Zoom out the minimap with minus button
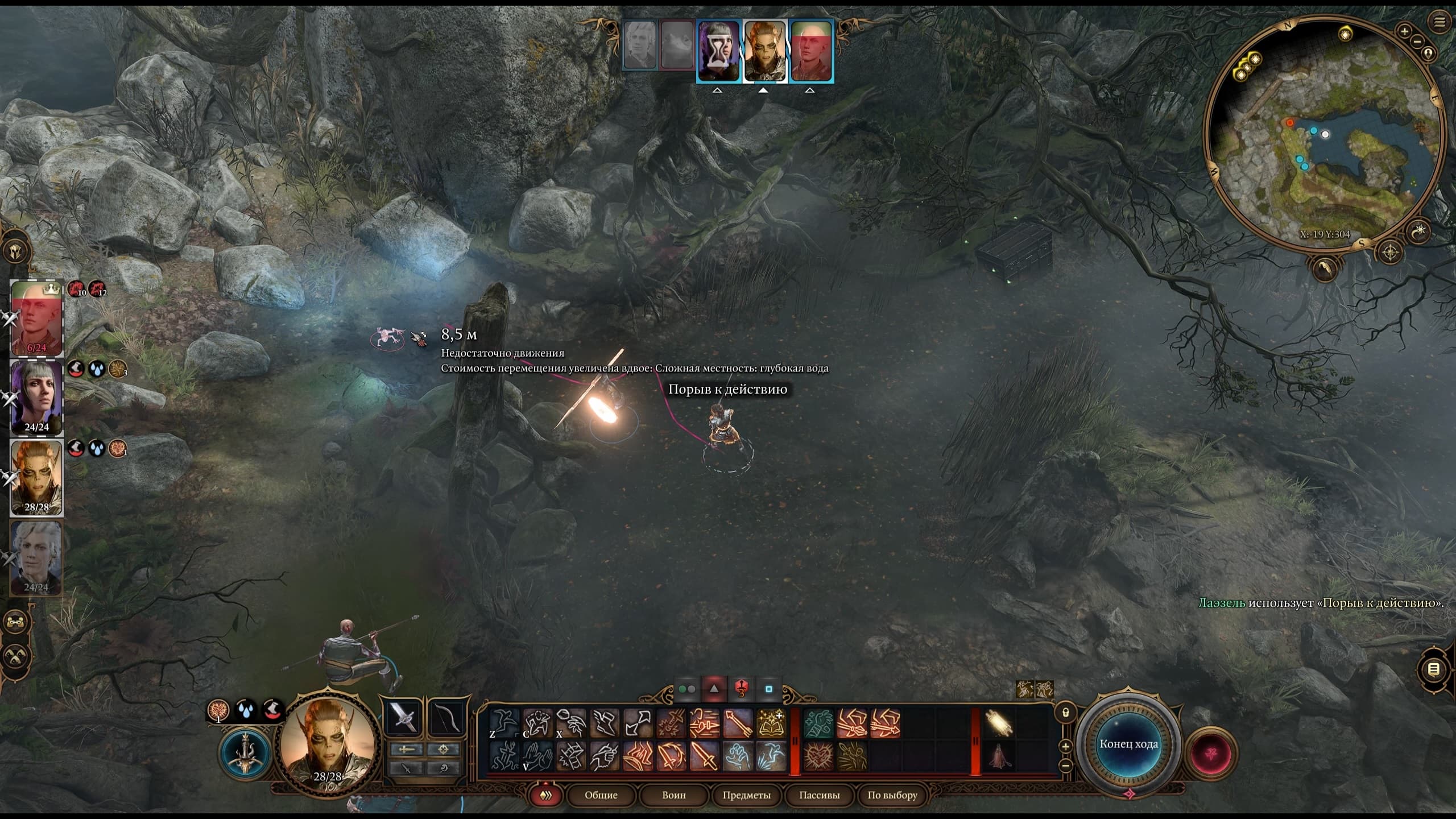Image resolution: width=1456 pixels, height=819 pixels. coord(1417,41)
